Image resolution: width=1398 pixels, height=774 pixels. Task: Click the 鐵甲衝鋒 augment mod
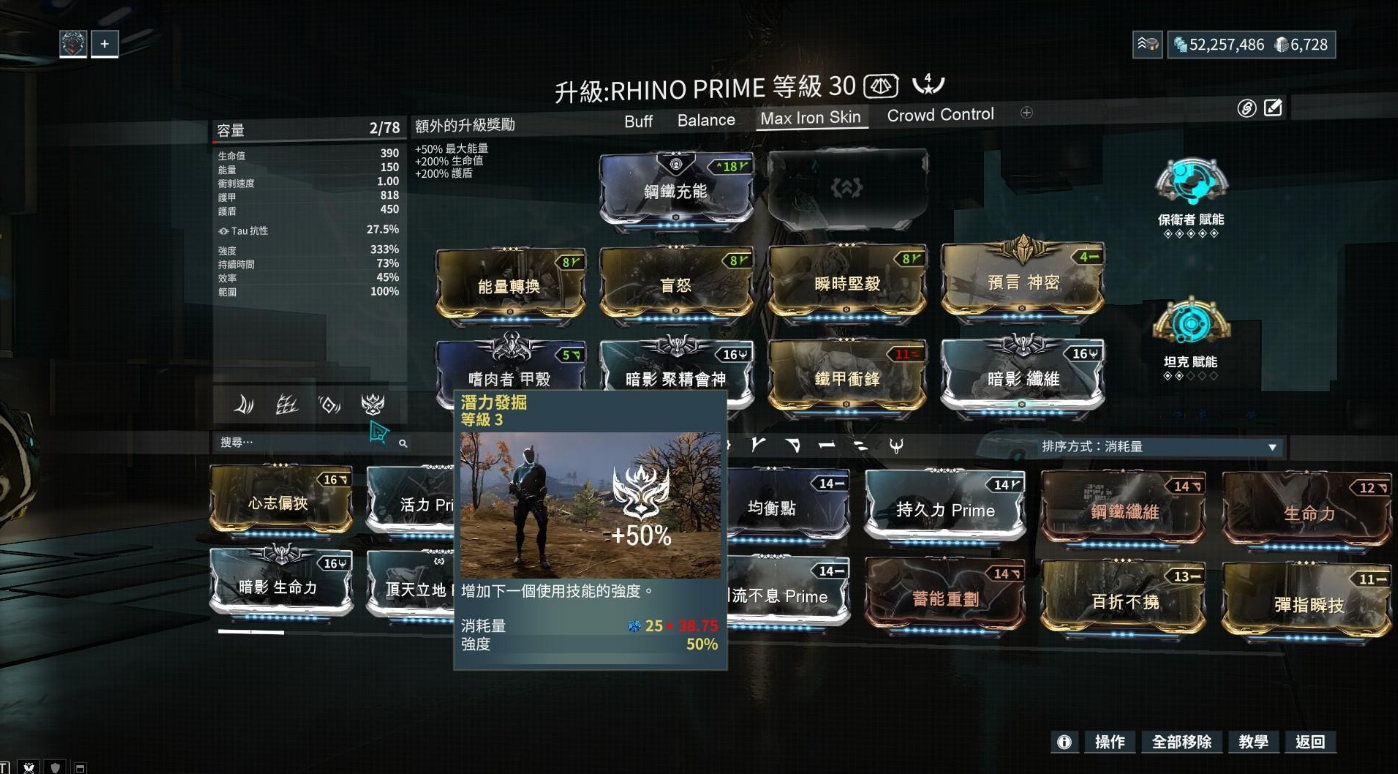[x=845, y=378]
